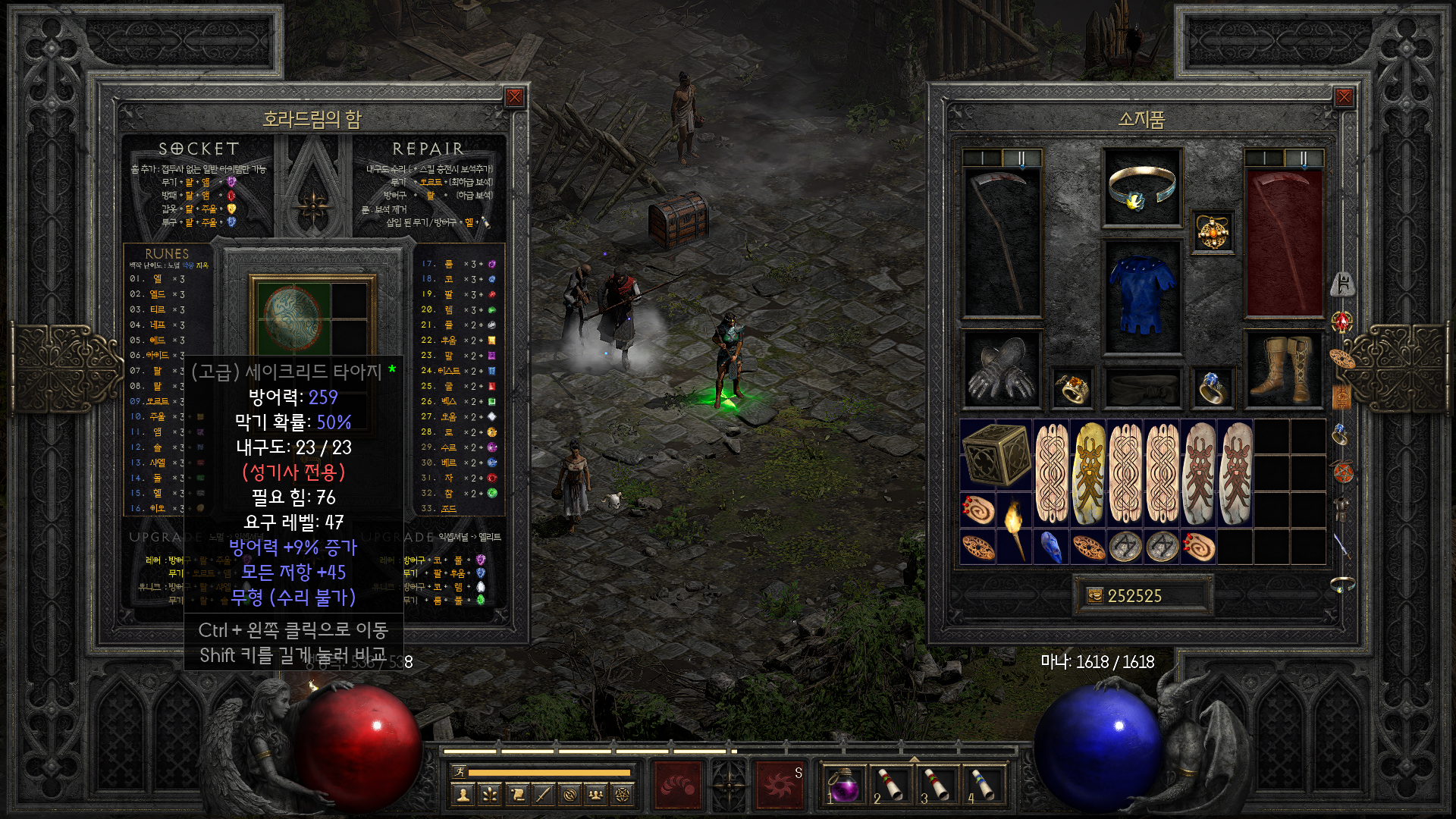
Task: Use the blue-ribbon scroll in belt slot 4
Action: tap(984, 785)
